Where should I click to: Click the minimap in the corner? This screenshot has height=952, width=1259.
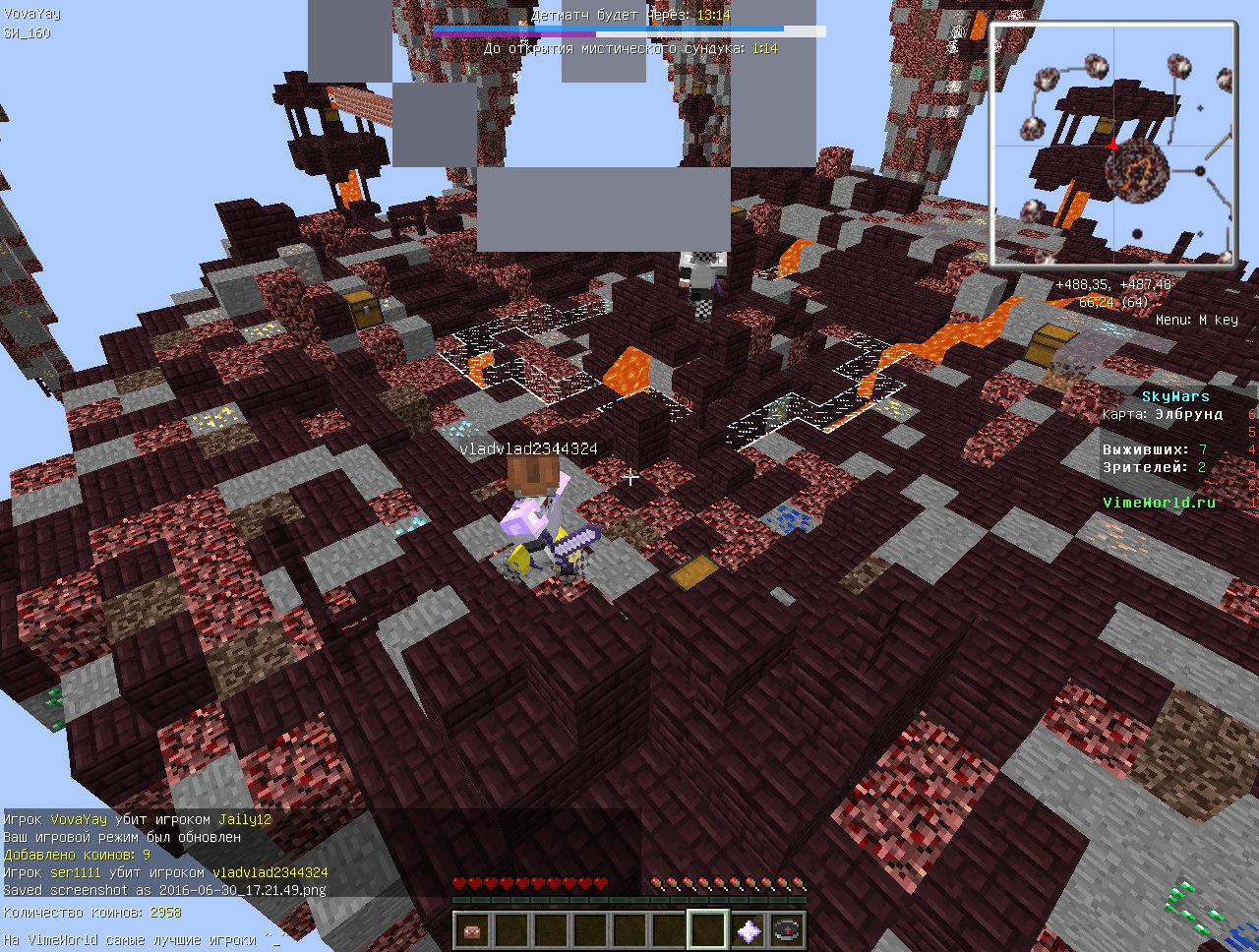pyautogui.click(x=1113, y=146)
